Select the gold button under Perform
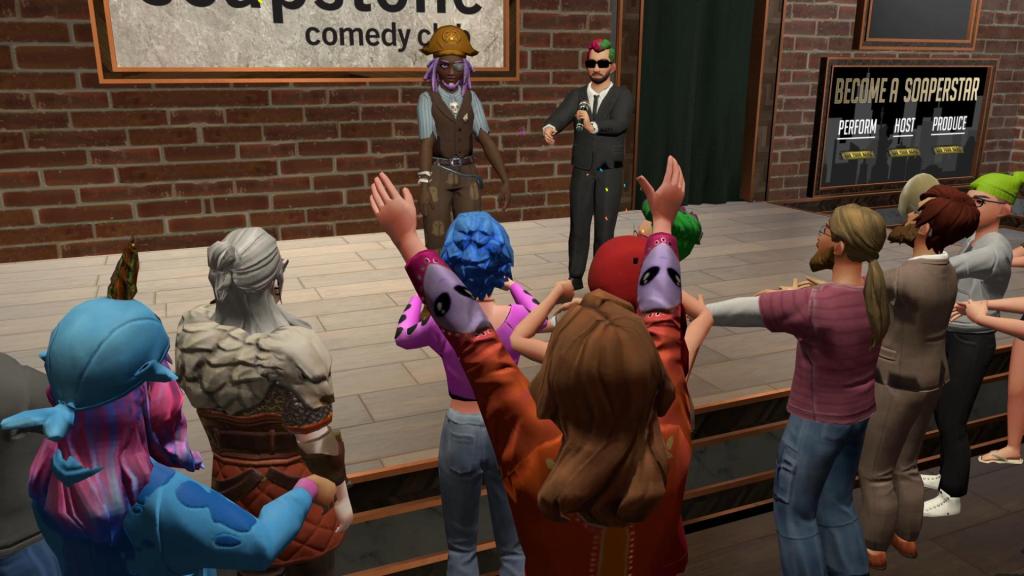This screenshot has width=1024, height=576. (x=857, y=155)
